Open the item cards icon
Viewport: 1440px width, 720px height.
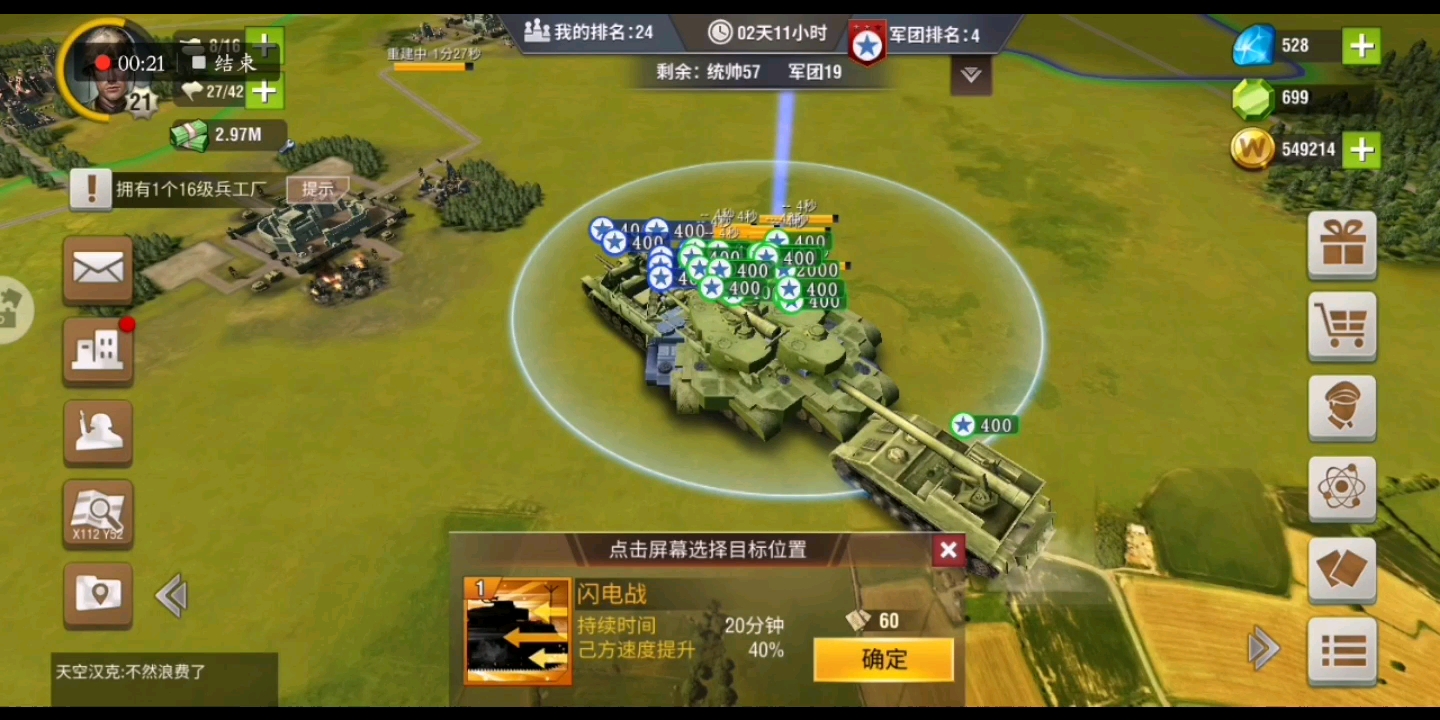(1341, 570)
